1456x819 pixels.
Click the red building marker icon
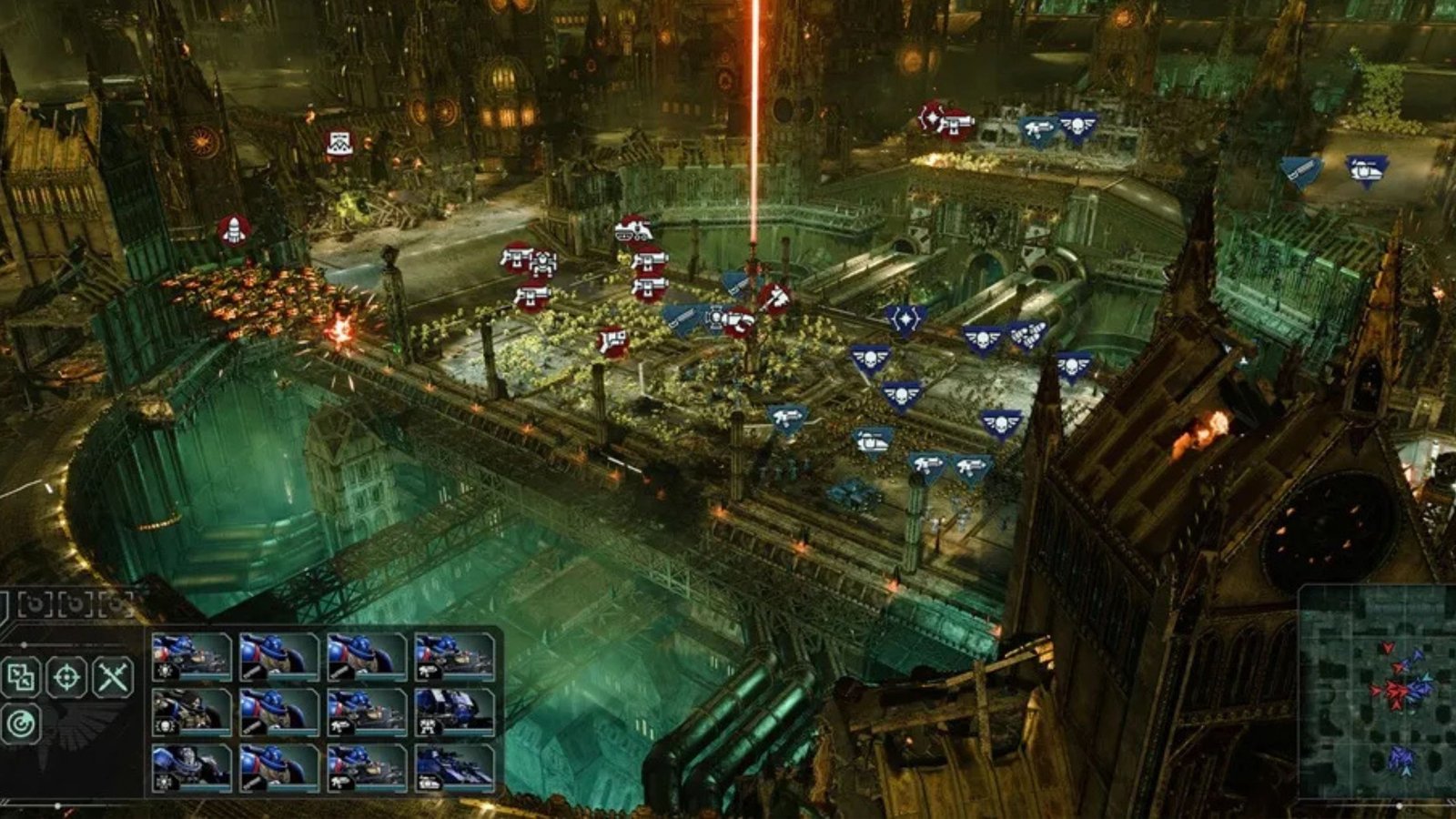340,143
